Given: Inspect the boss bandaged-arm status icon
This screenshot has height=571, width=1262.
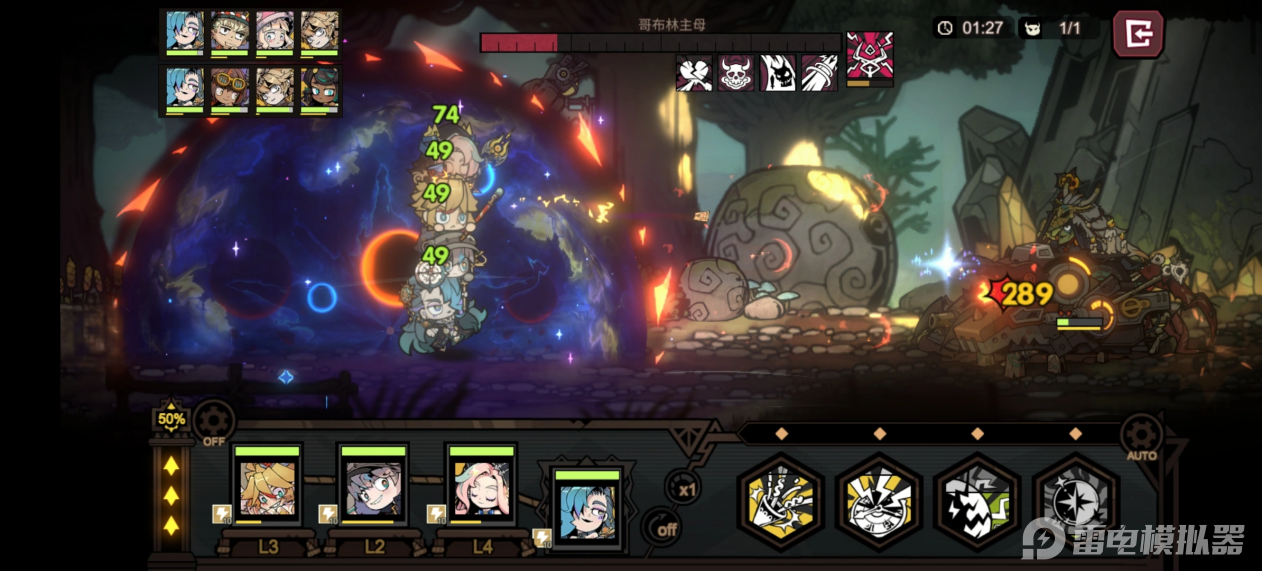Looking at the screenshot, I should click(819, 73).
